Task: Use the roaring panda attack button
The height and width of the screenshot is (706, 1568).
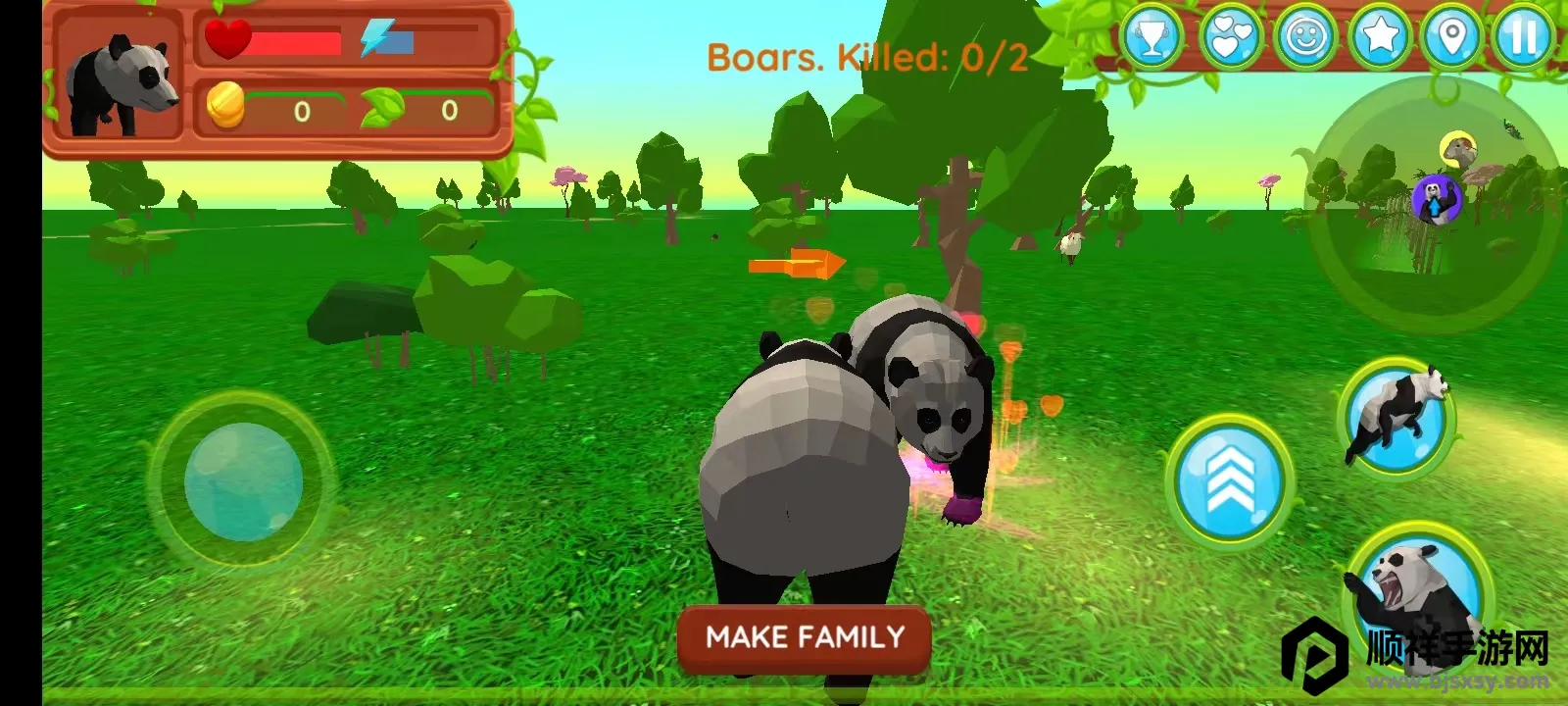Action: 1417,590
